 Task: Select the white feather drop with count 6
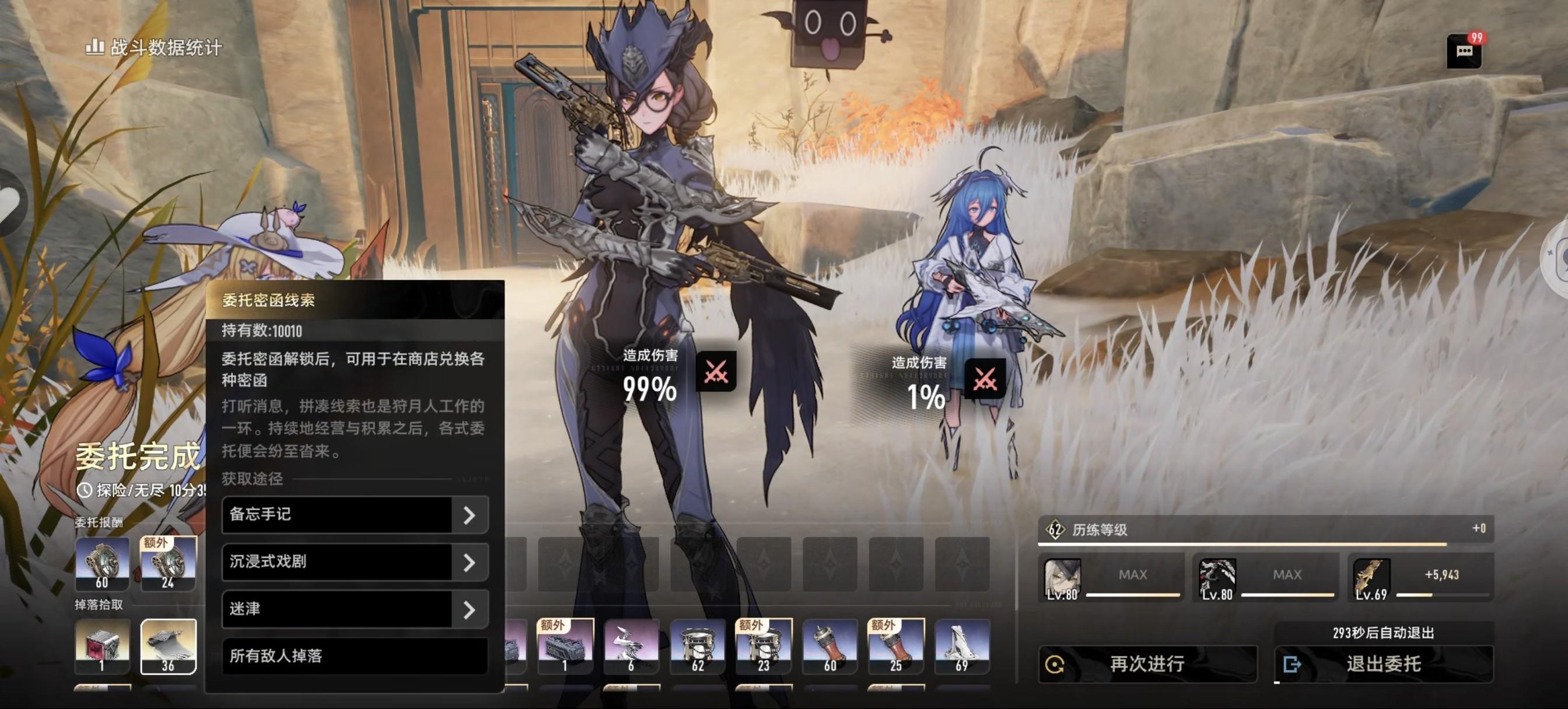click(631, 646)
